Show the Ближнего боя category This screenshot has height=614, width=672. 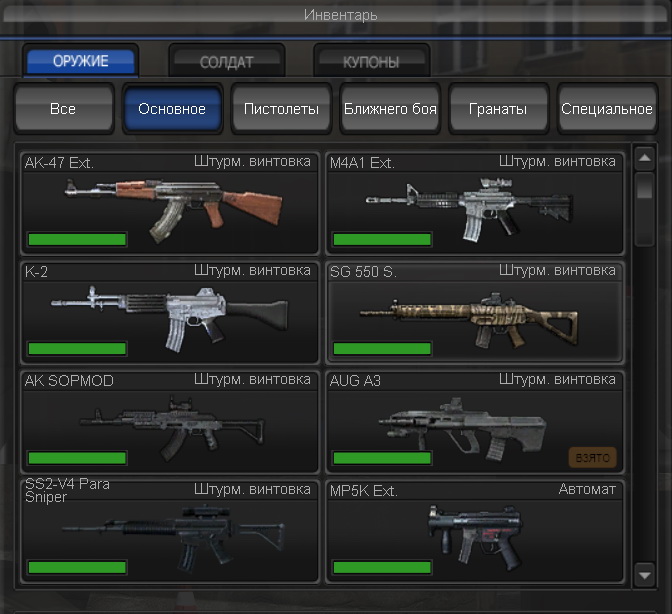coord(390,109)
